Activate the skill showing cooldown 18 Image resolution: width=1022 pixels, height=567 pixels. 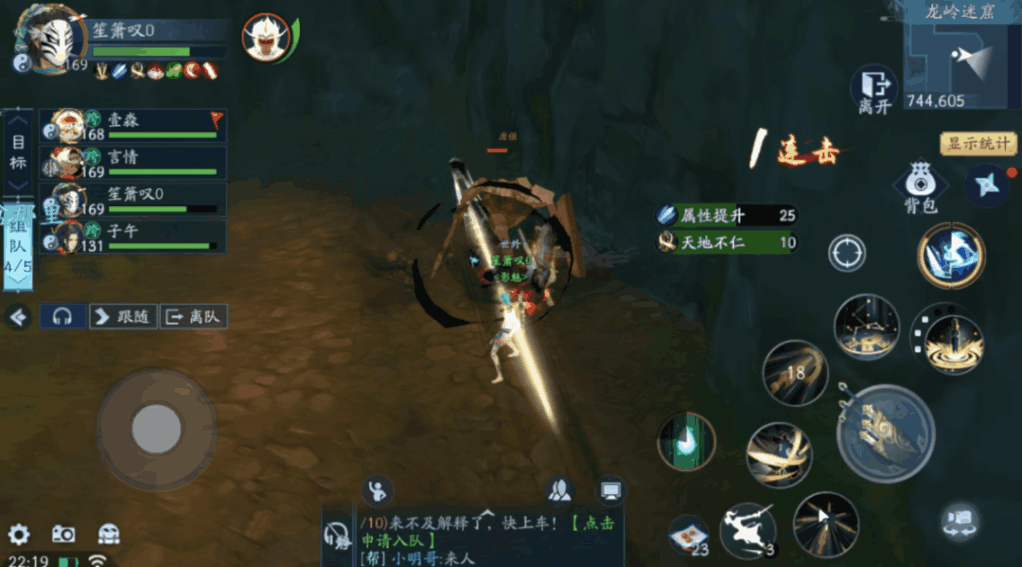(x=795, y=372)
